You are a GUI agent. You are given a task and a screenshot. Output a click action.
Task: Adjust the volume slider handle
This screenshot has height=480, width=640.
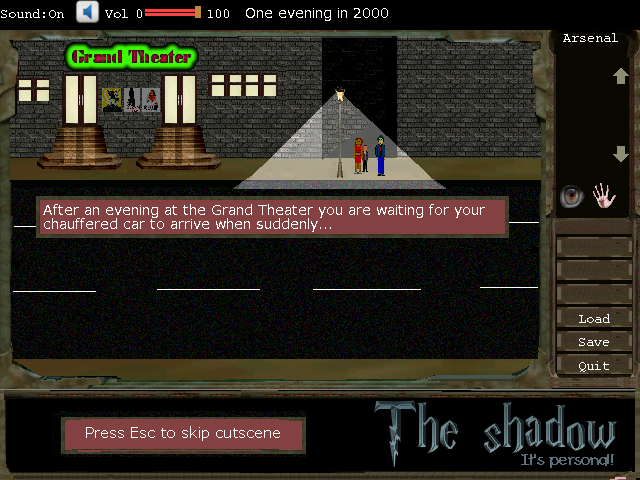click(198, 13)
